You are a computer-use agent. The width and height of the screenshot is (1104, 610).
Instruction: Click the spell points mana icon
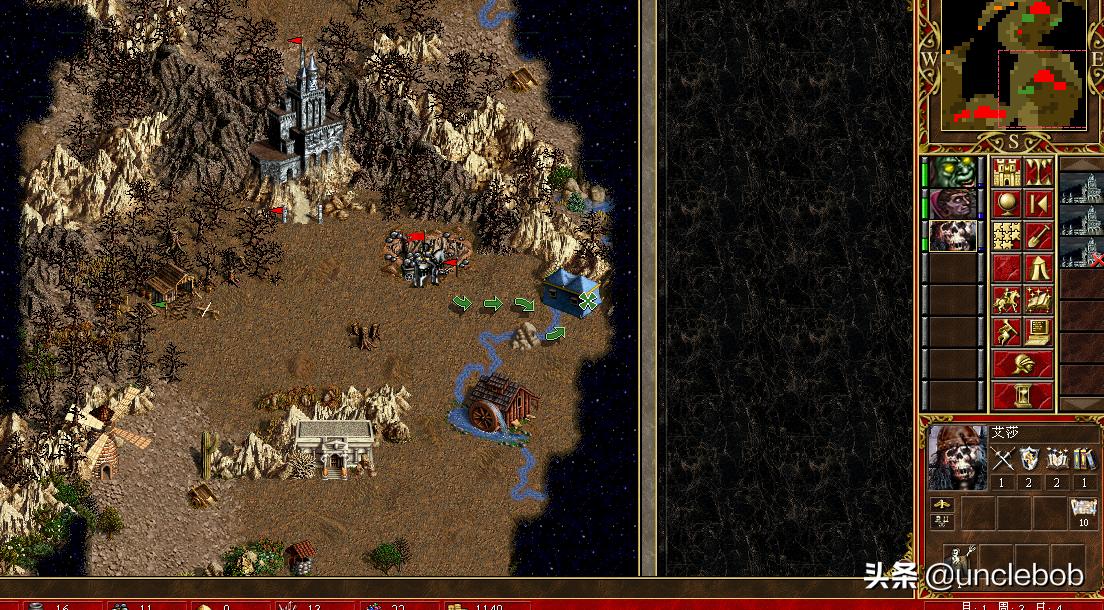[1082, 509]
